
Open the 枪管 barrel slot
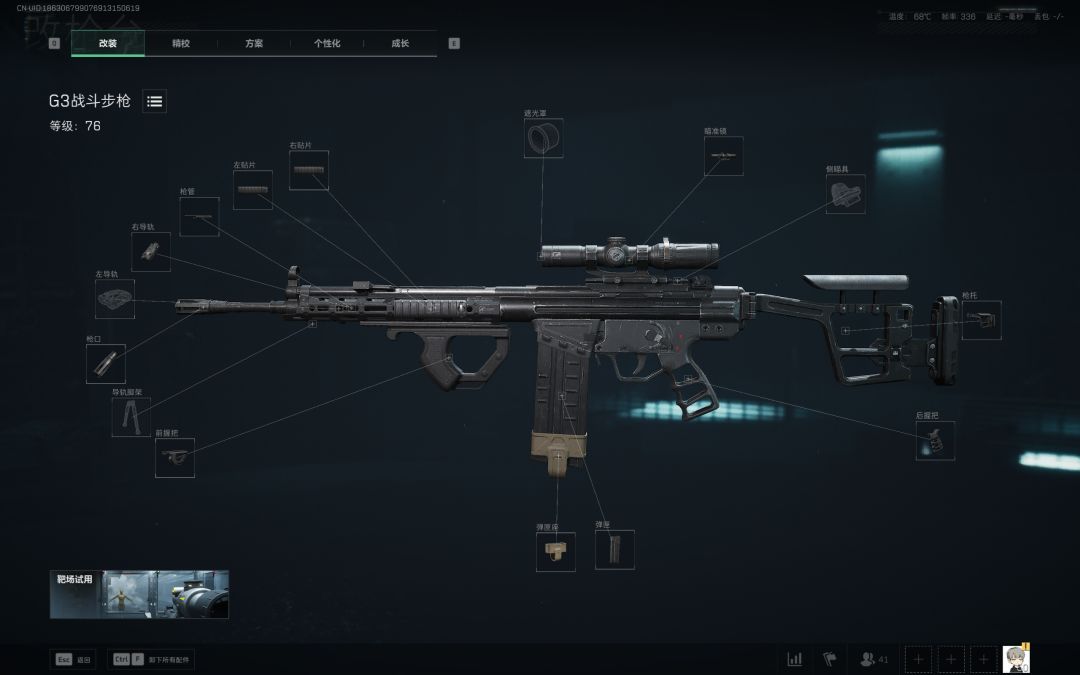click(x=199, y=217)
